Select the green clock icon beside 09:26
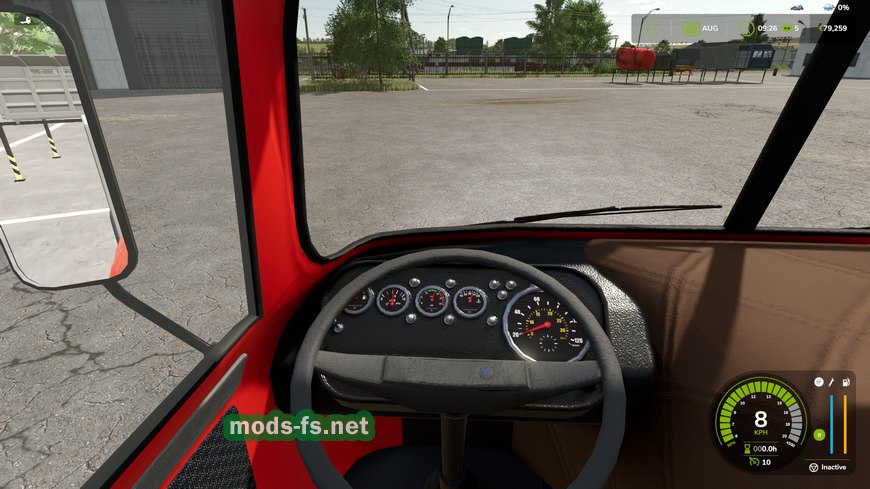Screen dimensions: 870x489 tap(748, 29)
